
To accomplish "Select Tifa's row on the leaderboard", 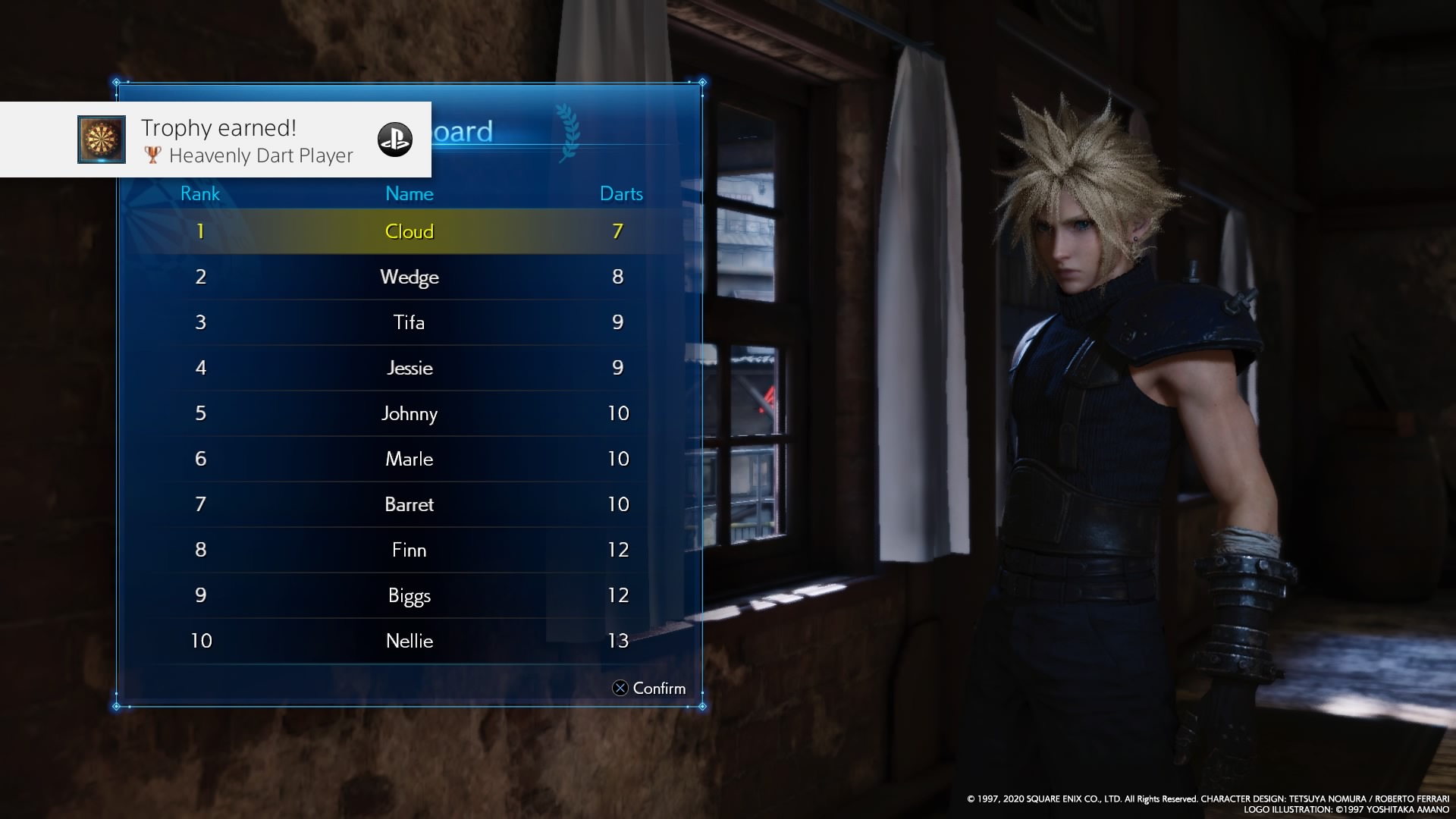I will pos(409,322).
